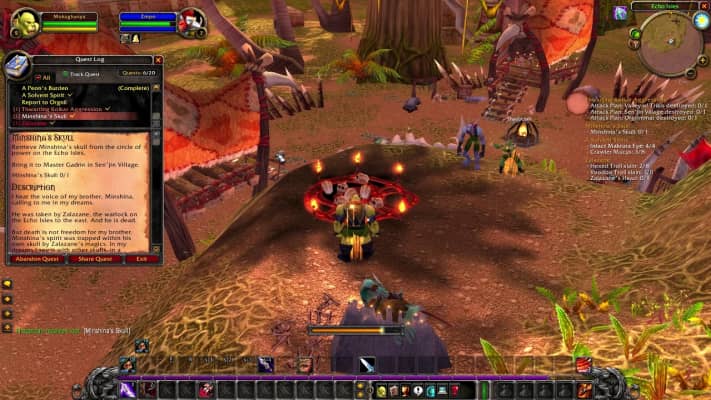The width and height of the screenshot is (711, 400).
Task: Click the Share Quest button
Action: (x=96, y=258)
